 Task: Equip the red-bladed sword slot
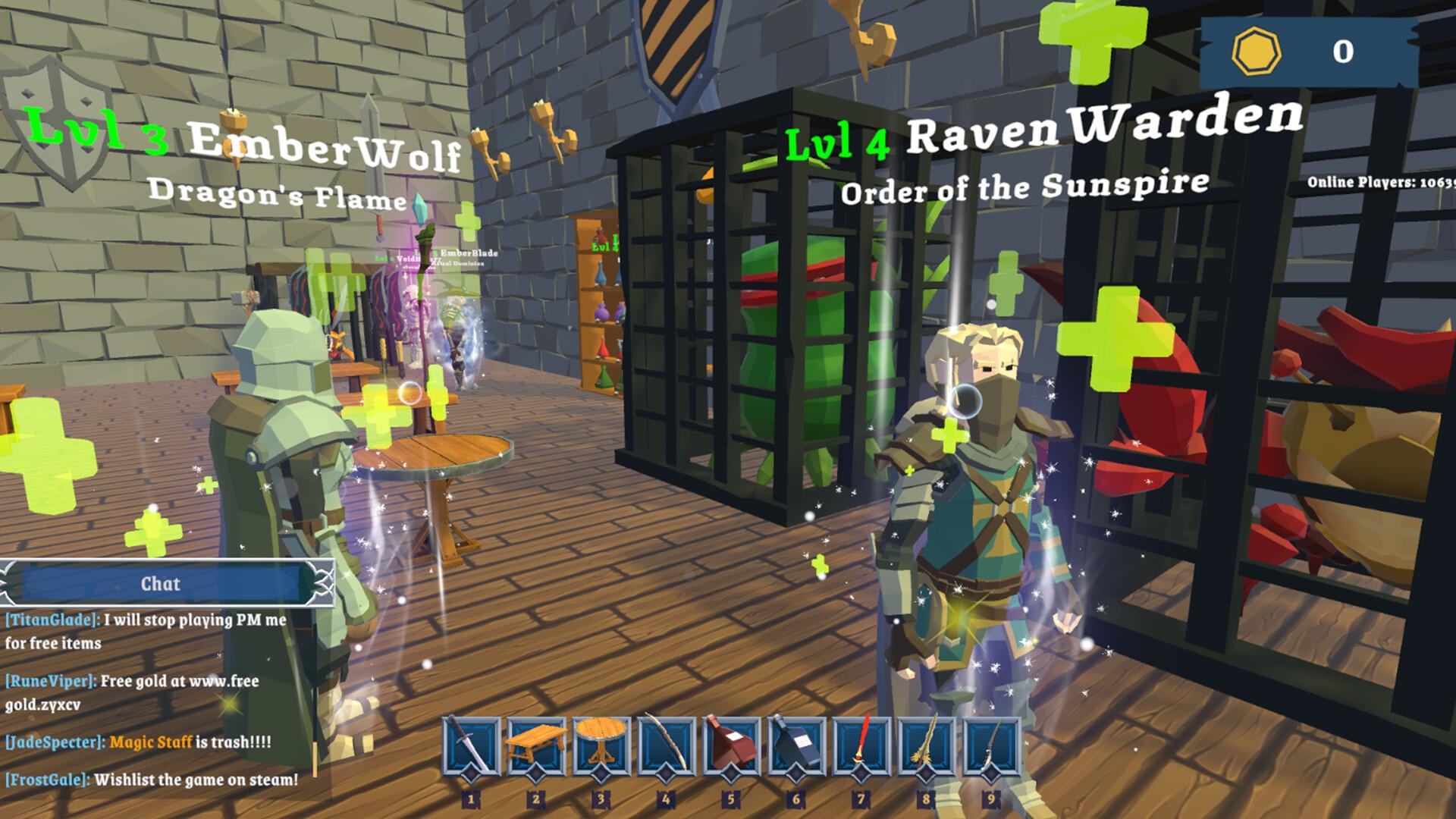[861, 748]
